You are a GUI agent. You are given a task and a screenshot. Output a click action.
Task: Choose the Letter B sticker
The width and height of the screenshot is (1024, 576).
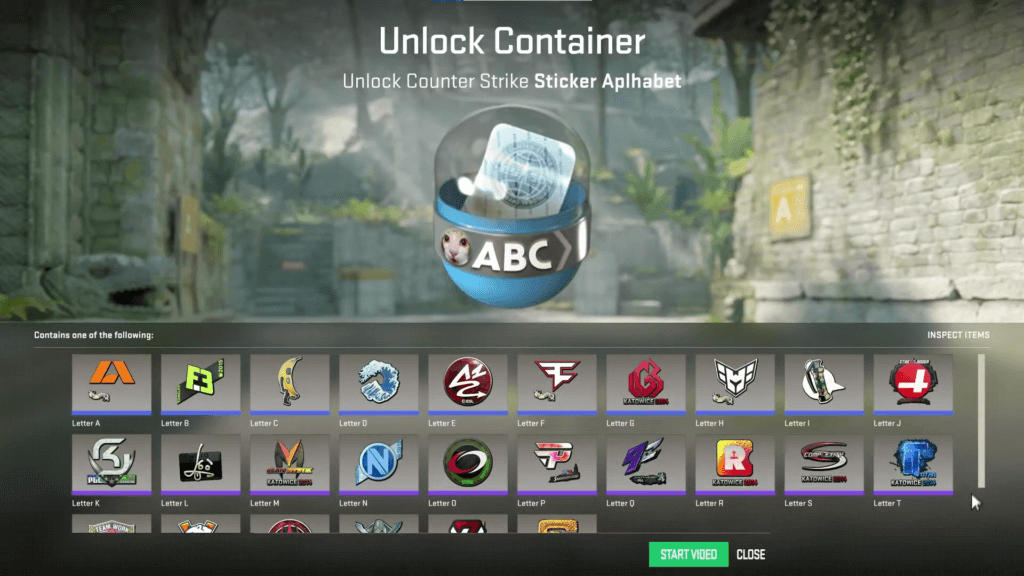click(200, 383)
